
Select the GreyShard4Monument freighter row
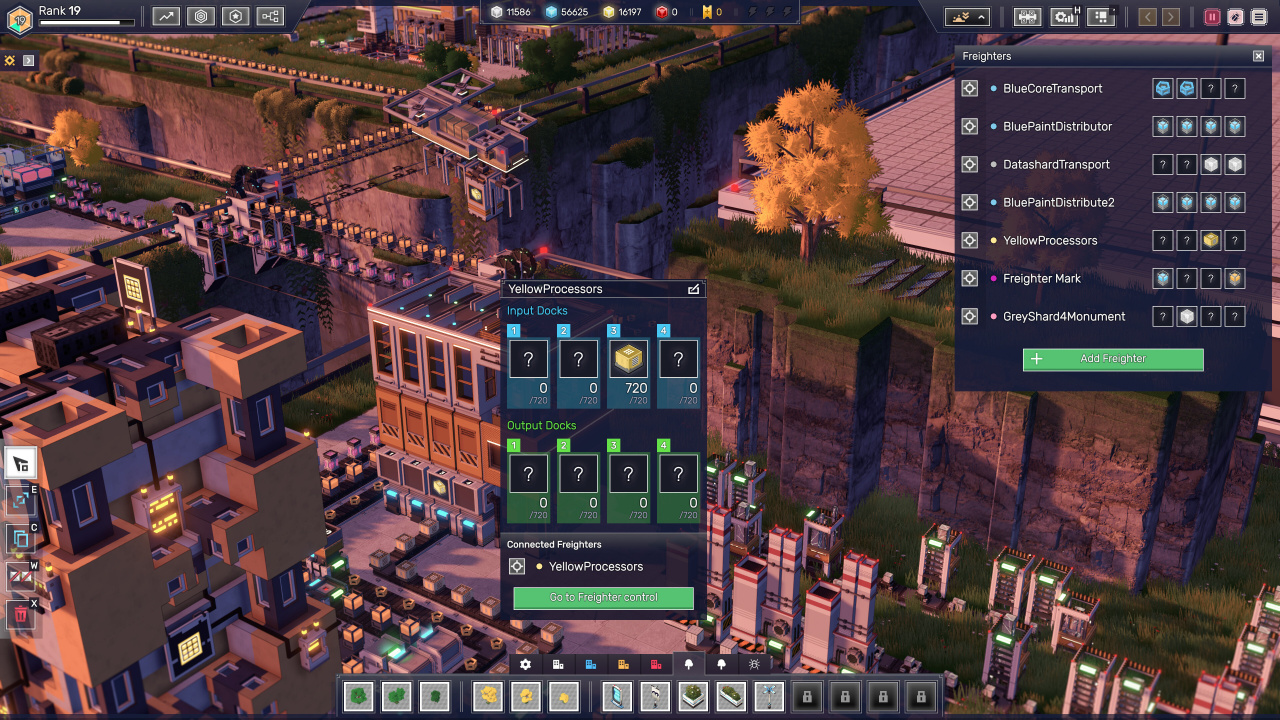pos(1064,316)
